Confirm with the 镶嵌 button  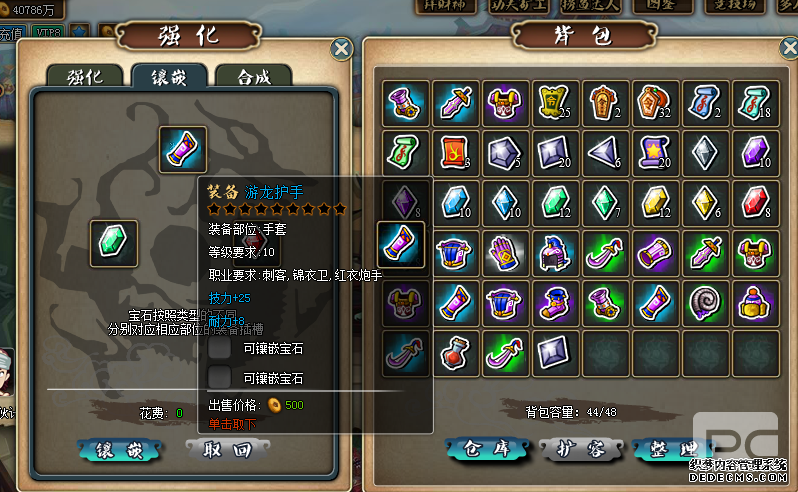tap(118, 451)
